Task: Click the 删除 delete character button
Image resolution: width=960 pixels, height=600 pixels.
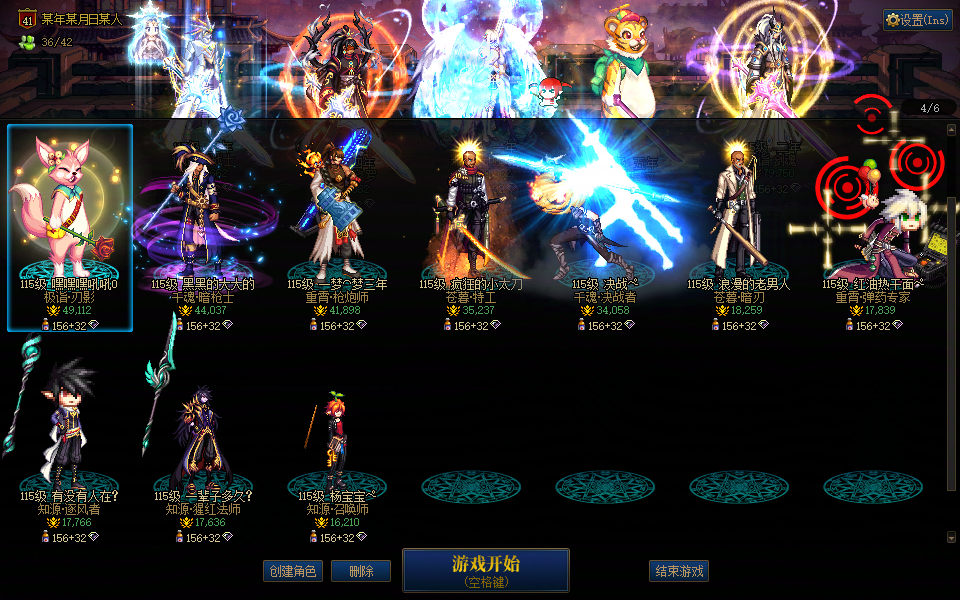Action: [x=360, y=571]
